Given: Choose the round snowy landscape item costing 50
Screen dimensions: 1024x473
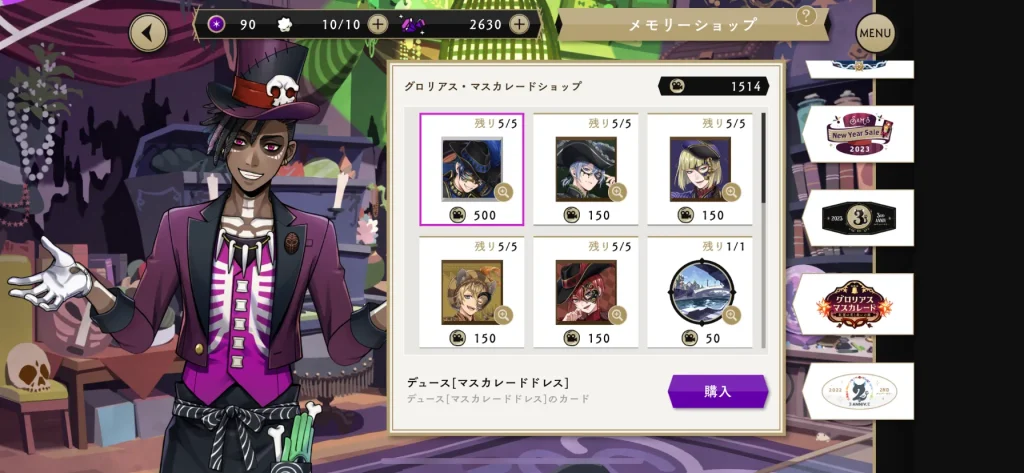Looking at the screenshot, I should pyautogui.click(x=699, y=292).
